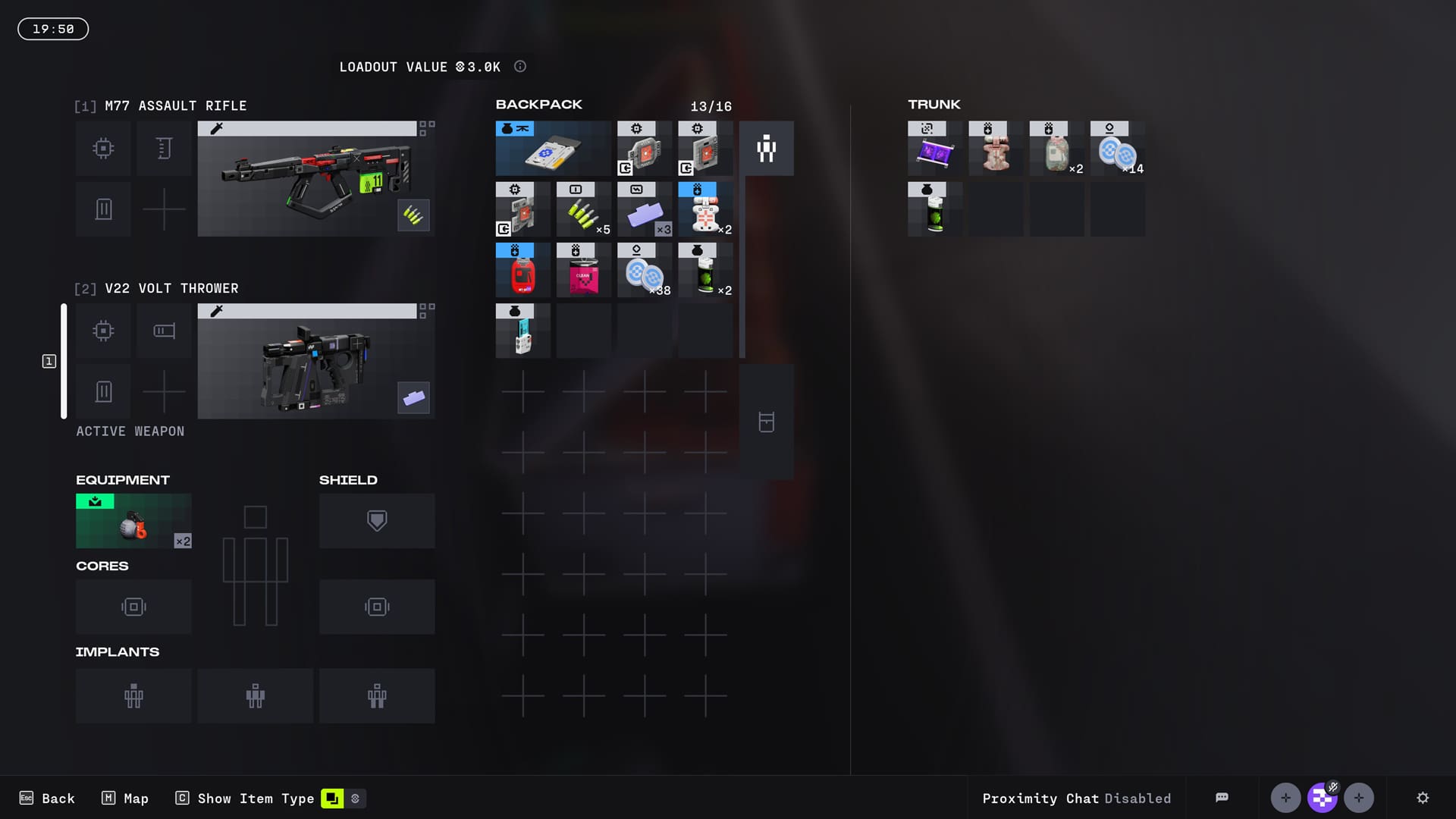Open the empty Shield slot
This screenshot has height=819, width=1456.
tap(377, 521)
